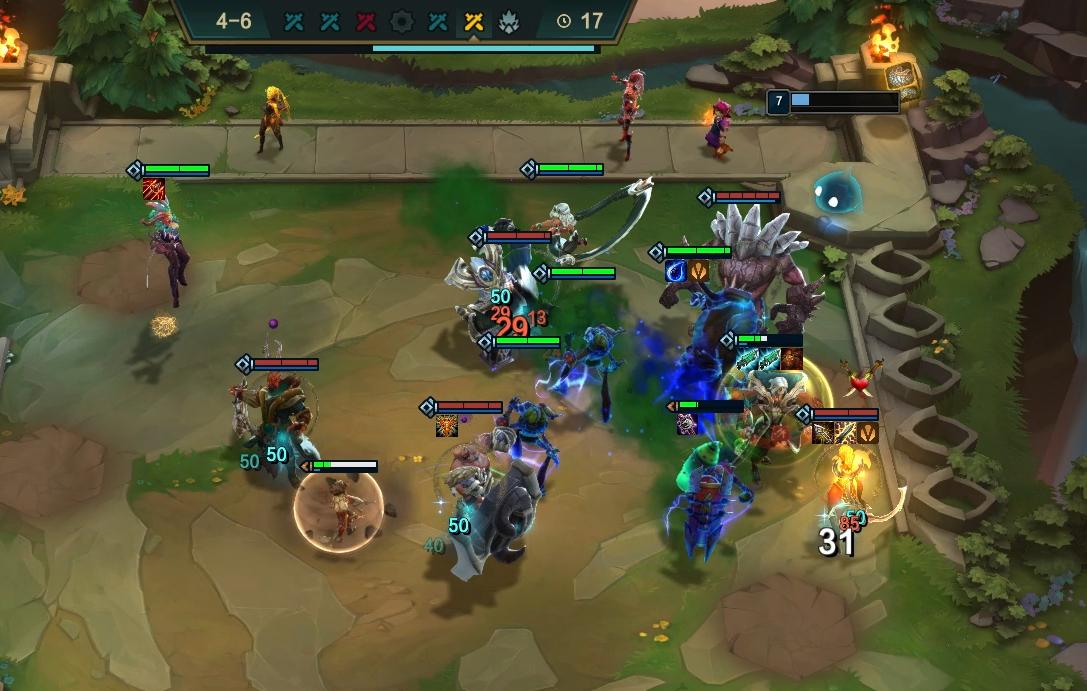Image resolution: width=1087 pixels, height=691 pixels.
Task: Select the yellow current-round swords icon
Action: point(474,21)
